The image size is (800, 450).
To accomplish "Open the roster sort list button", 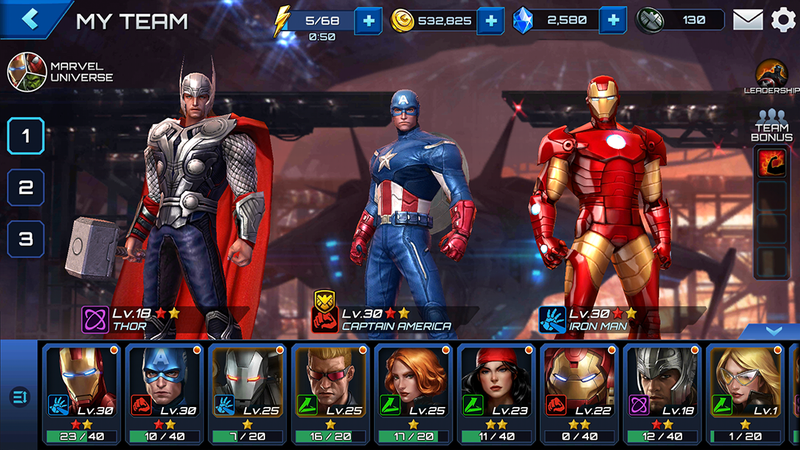I will point(19,396).
